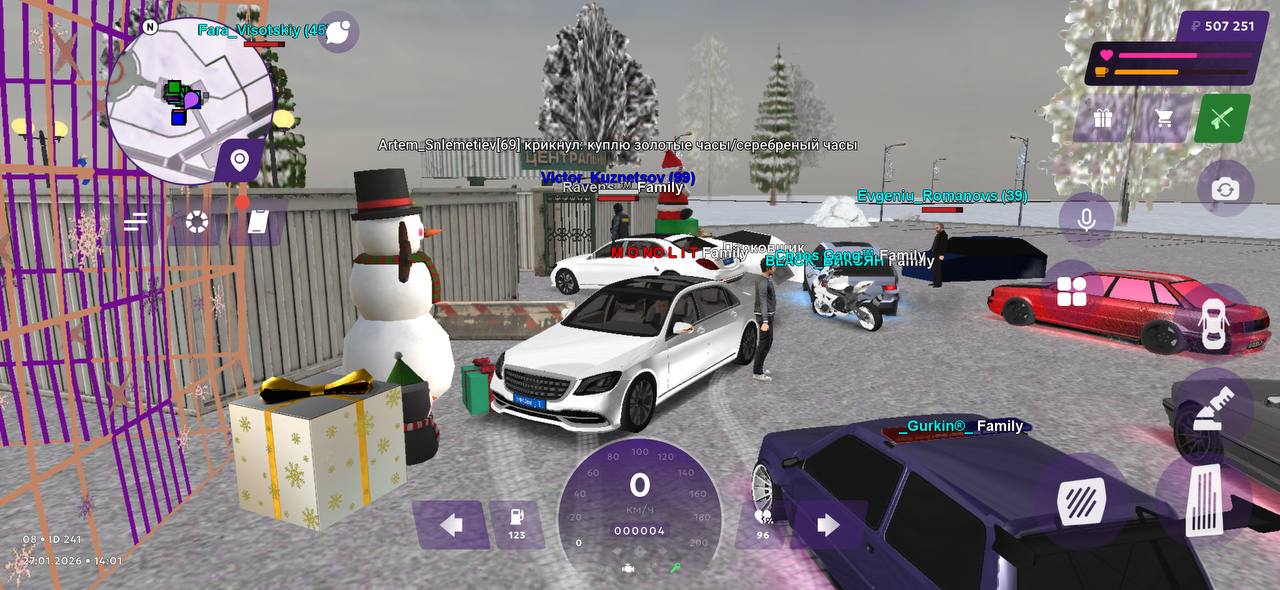Viewport: 1280px width, 590px height.
Task: Tap the gas accelerator pedal
Action: coord(1204,500)
